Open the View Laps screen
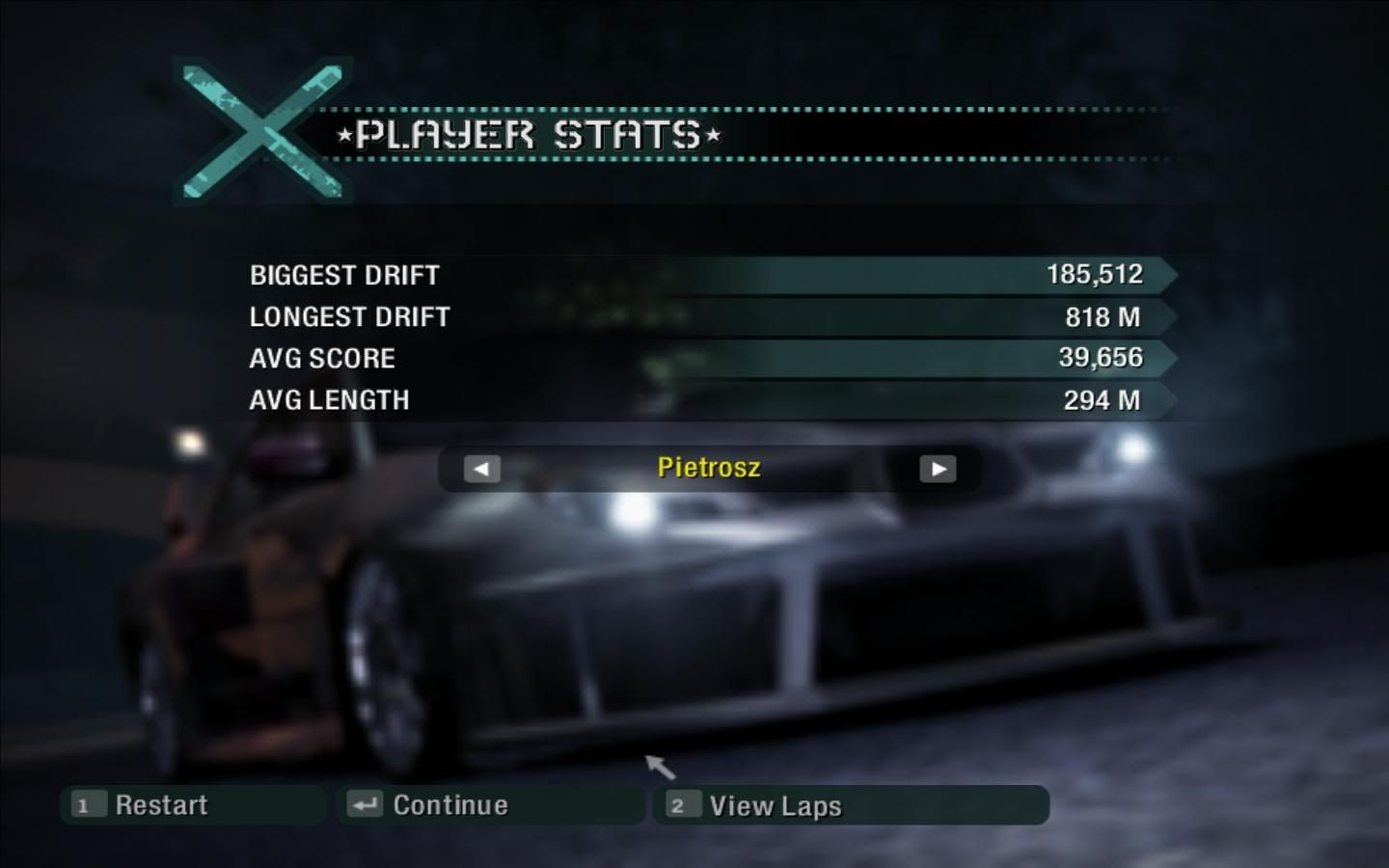The image size is (1389, 868). 775,805
